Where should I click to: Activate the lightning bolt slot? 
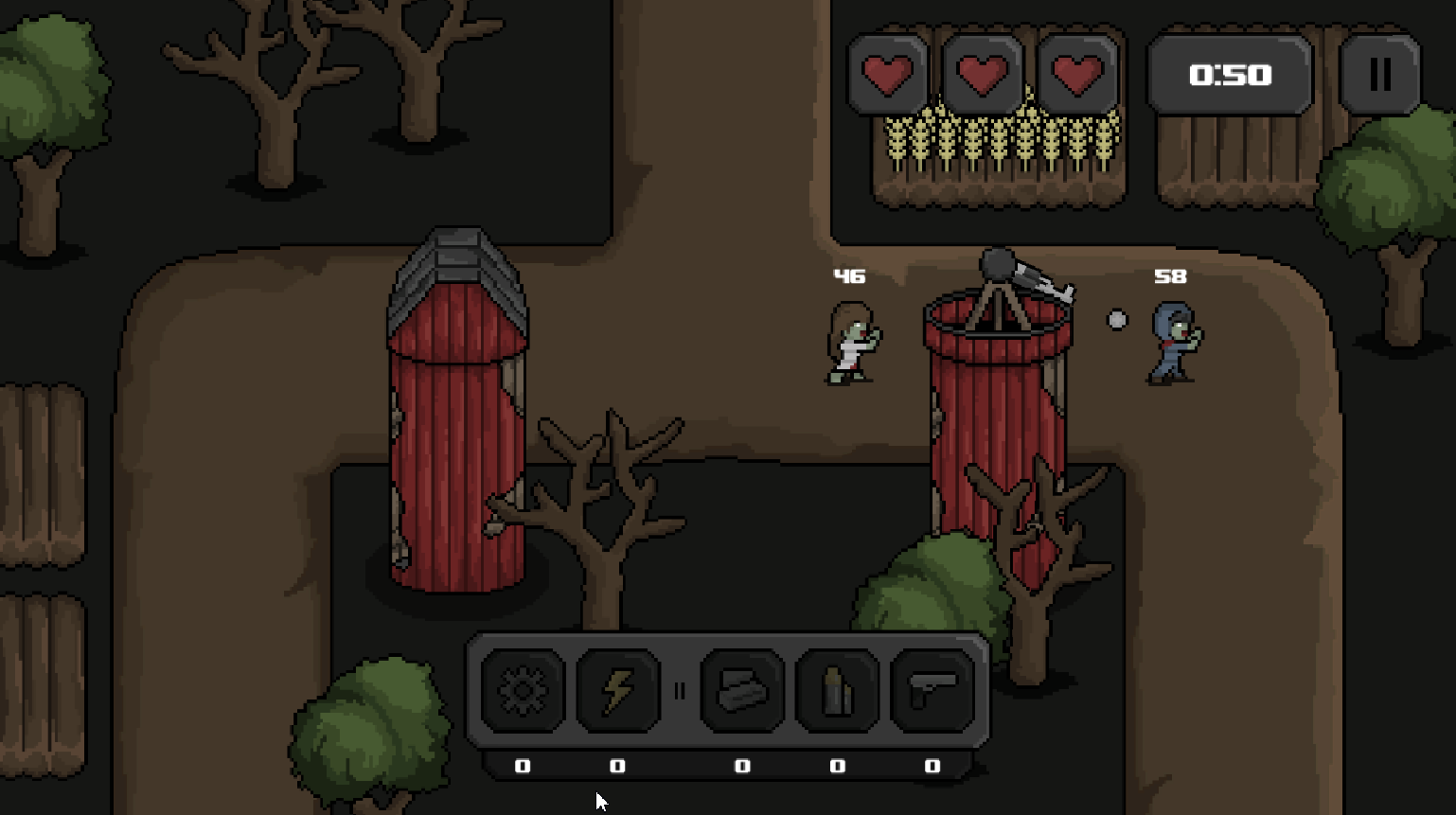pyautogui.click(x=617, y=691)
